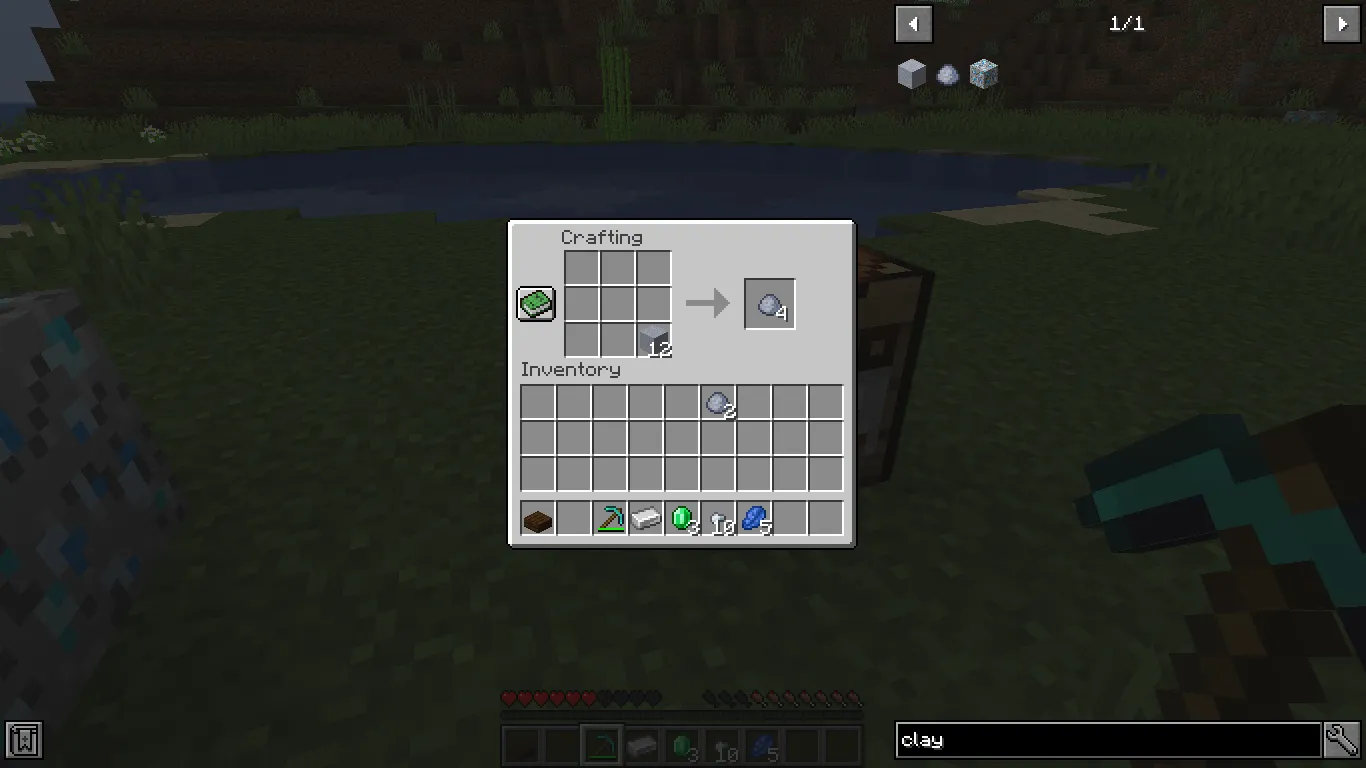Screen dimensions: 1366x768
Task: Take the crafted clay balls from the output slot
Action: [769, 303]
